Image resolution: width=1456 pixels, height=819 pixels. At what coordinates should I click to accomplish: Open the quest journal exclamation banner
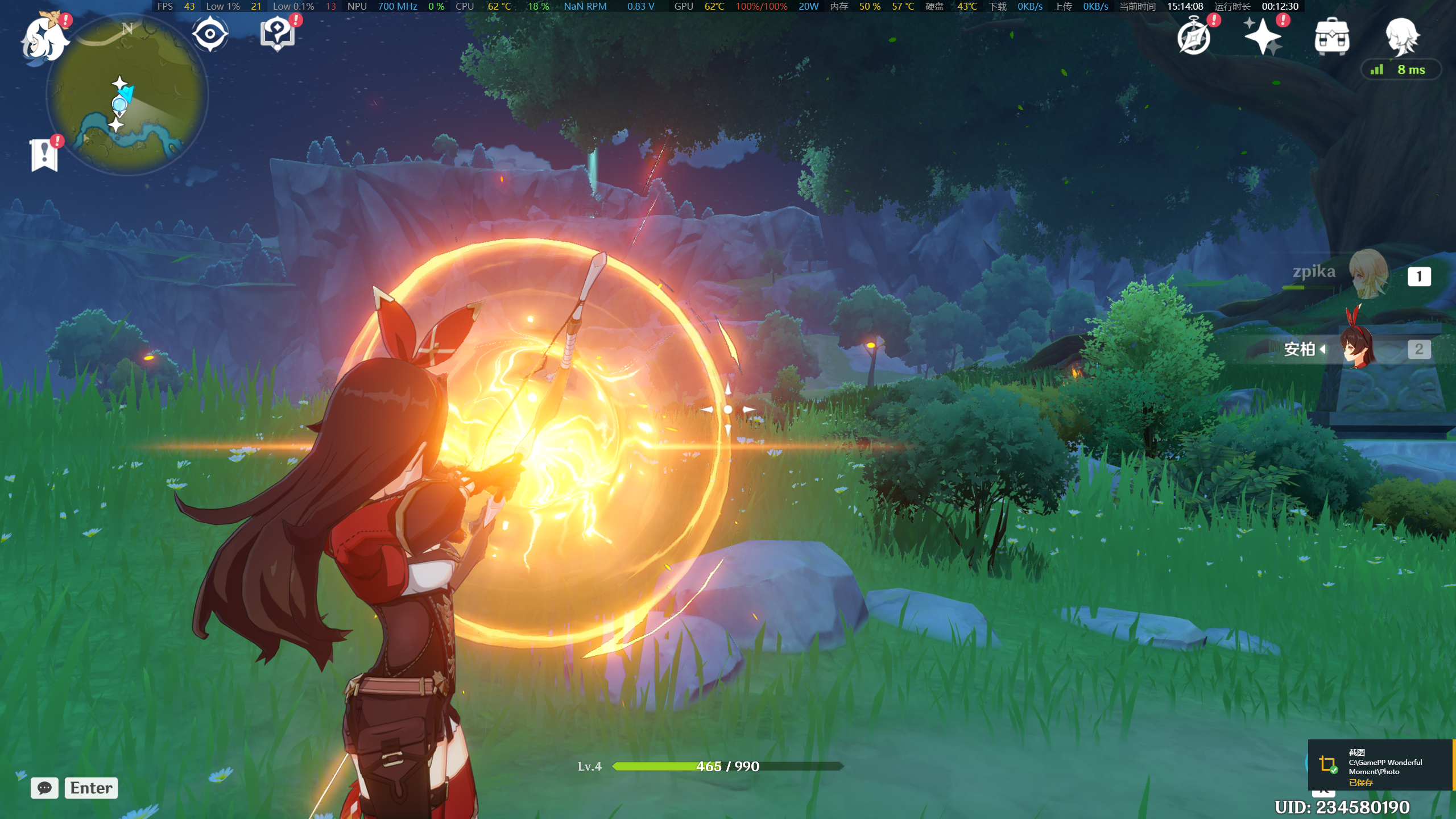(44, 155)
